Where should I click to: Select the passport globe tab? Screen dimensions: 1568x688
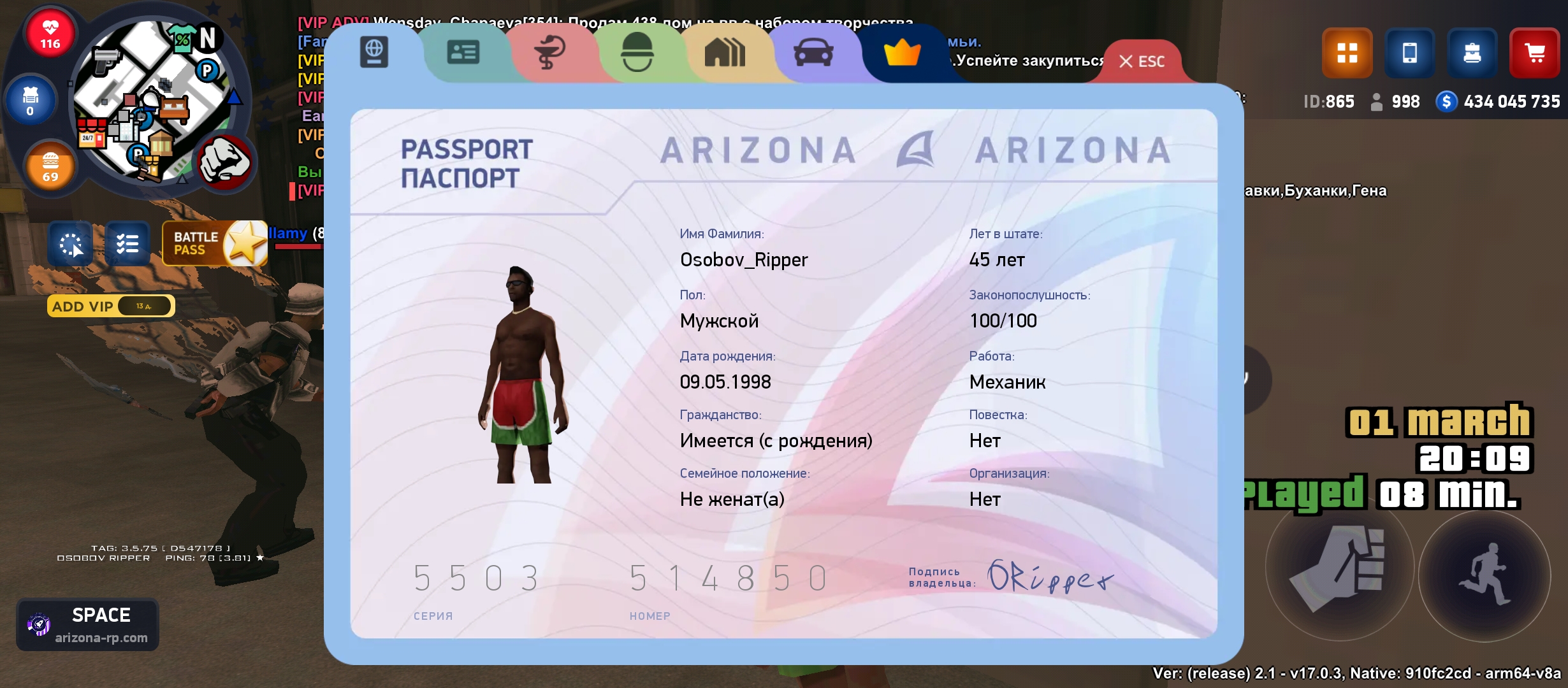[374, 52]
